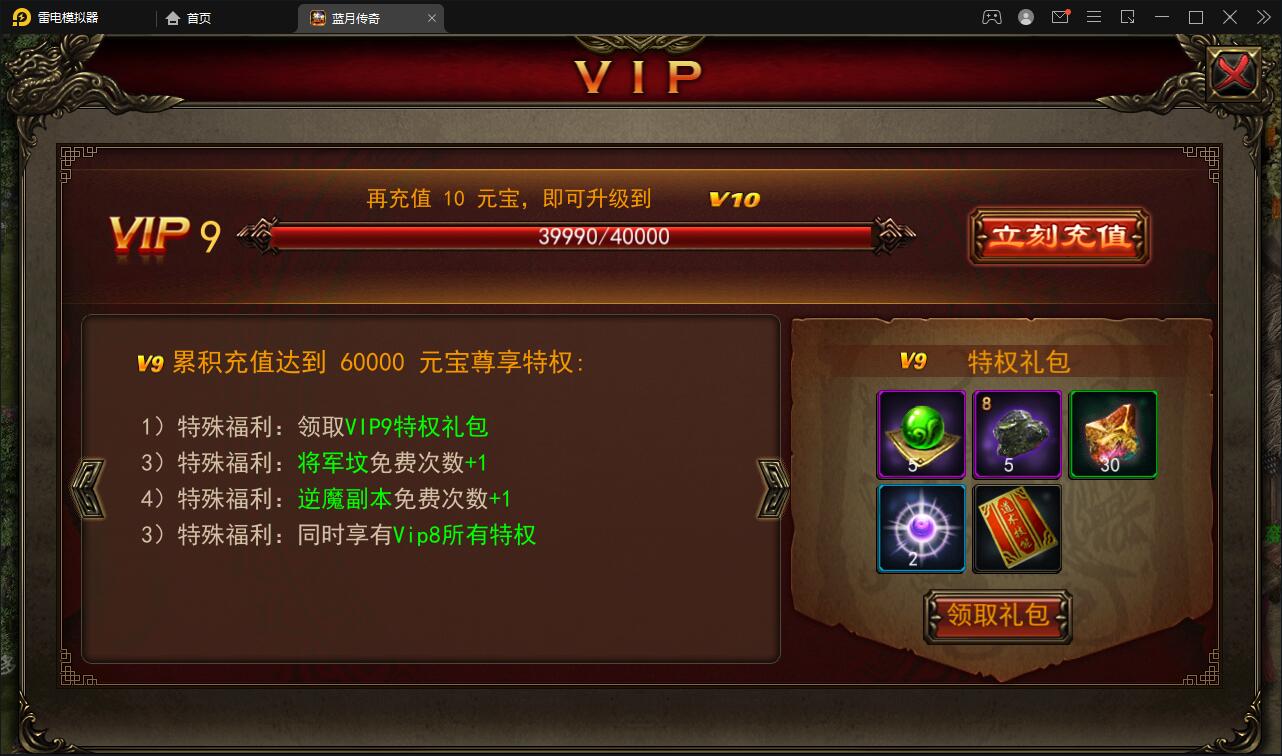Image resolution: width=1282 pixels, height=756 pixels.
Task: Select the gold nugget item with 30 count
Action: pyautogui.click(x=1112, y=434)
